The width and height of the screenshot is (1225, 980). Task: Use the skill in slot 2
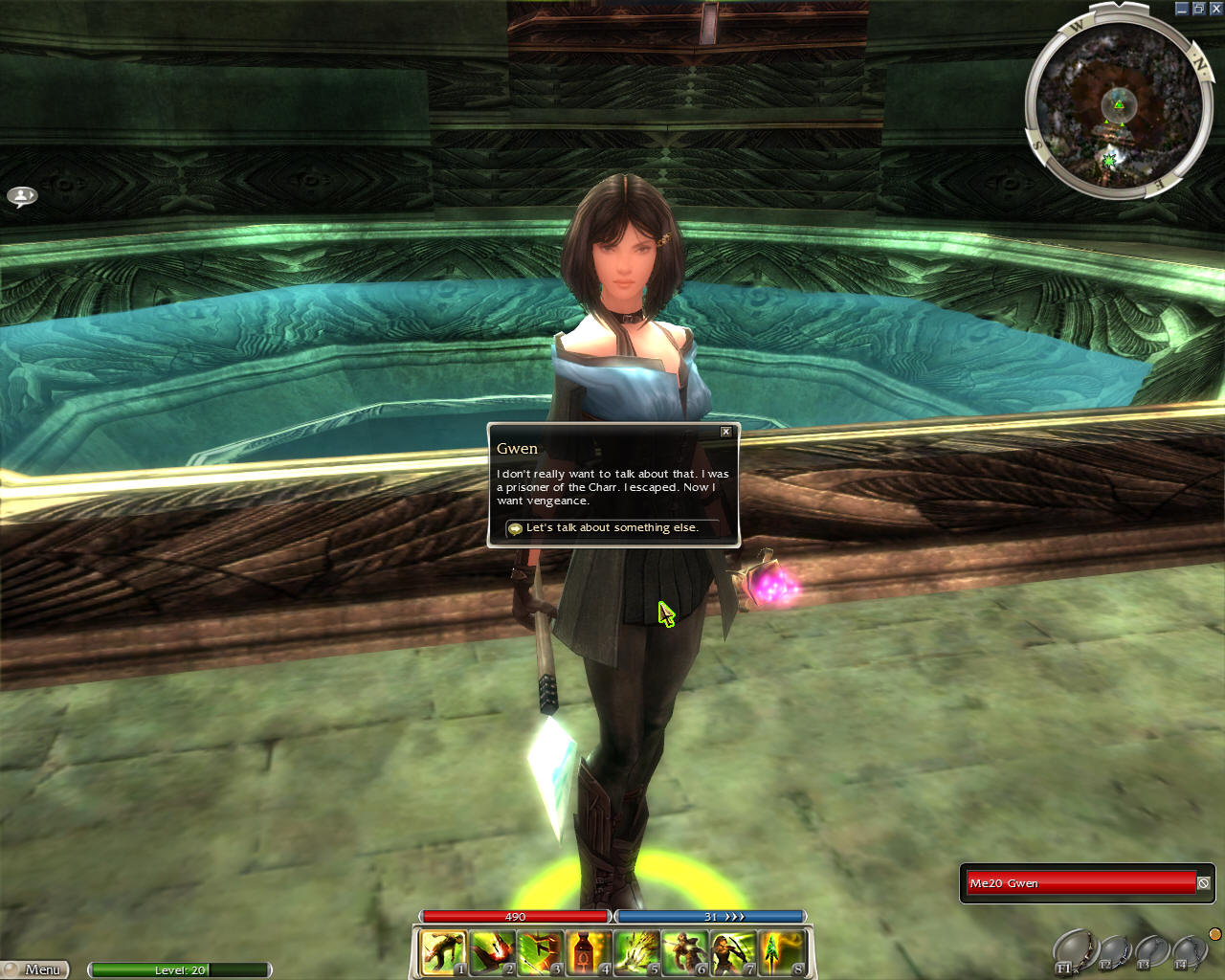click(492, 953)
